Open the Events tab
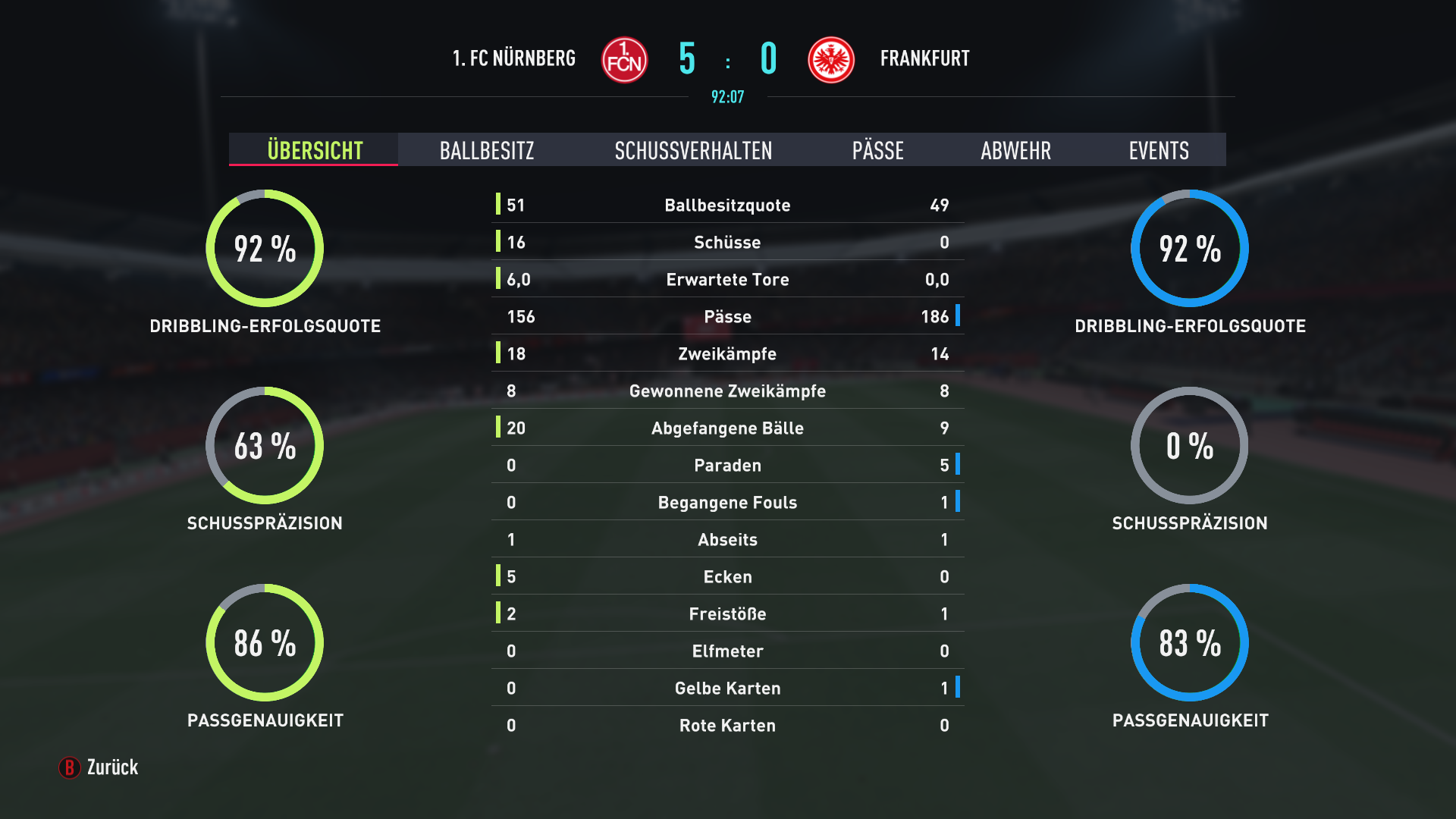Screen dimensions: 1456x819 (x=1158, y=150)
